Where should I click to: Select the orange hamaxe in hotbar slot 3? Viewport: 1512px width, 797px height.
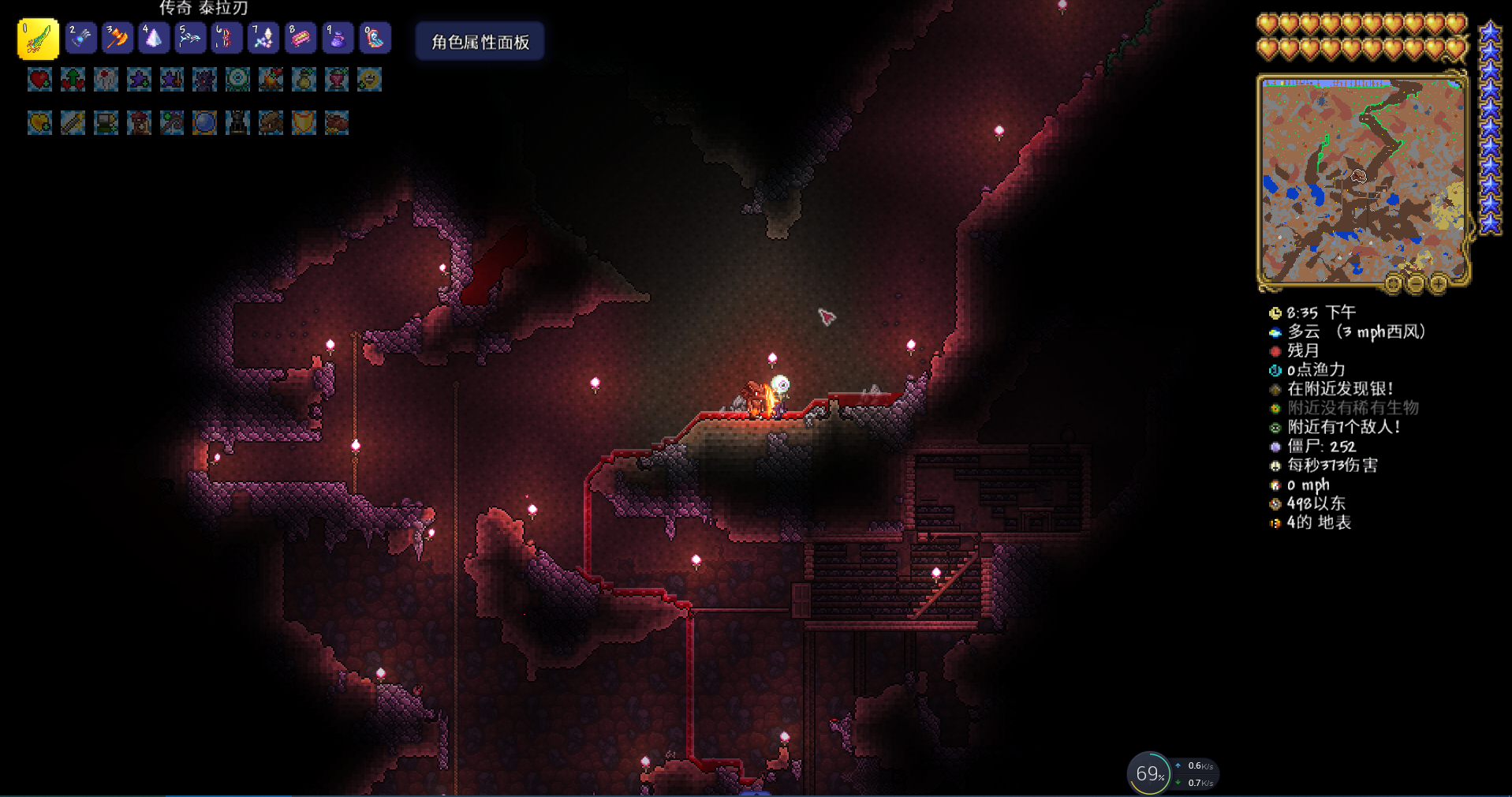(118, 38)
